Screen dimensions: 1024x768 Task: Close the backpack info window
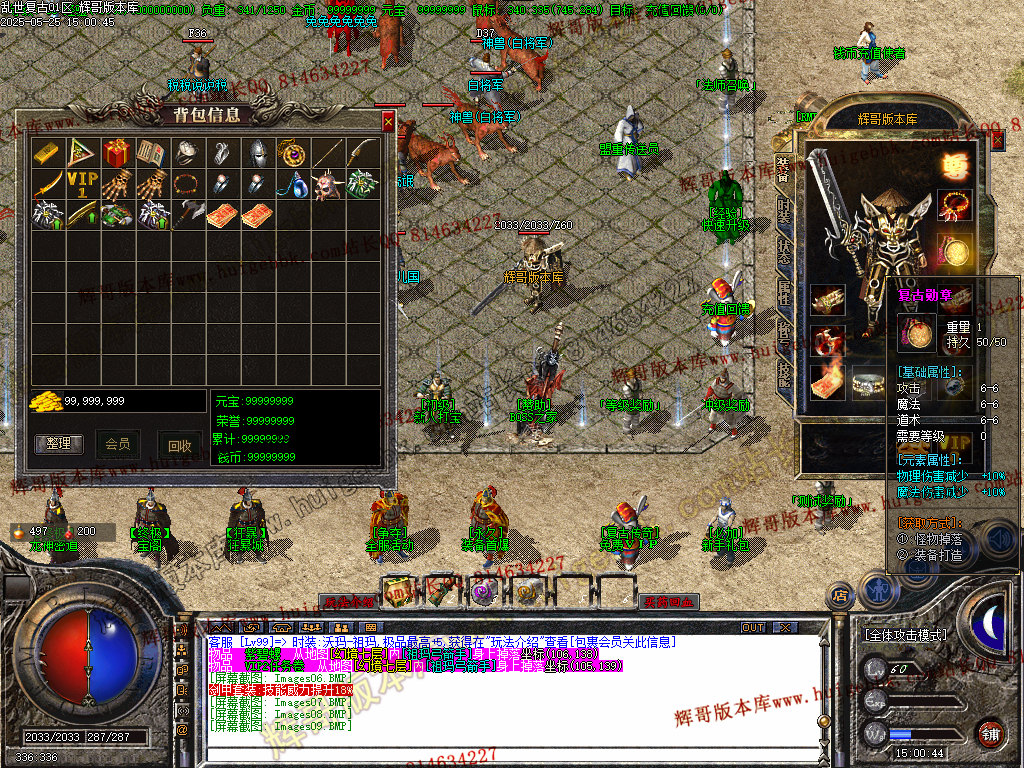click(388, 122)
